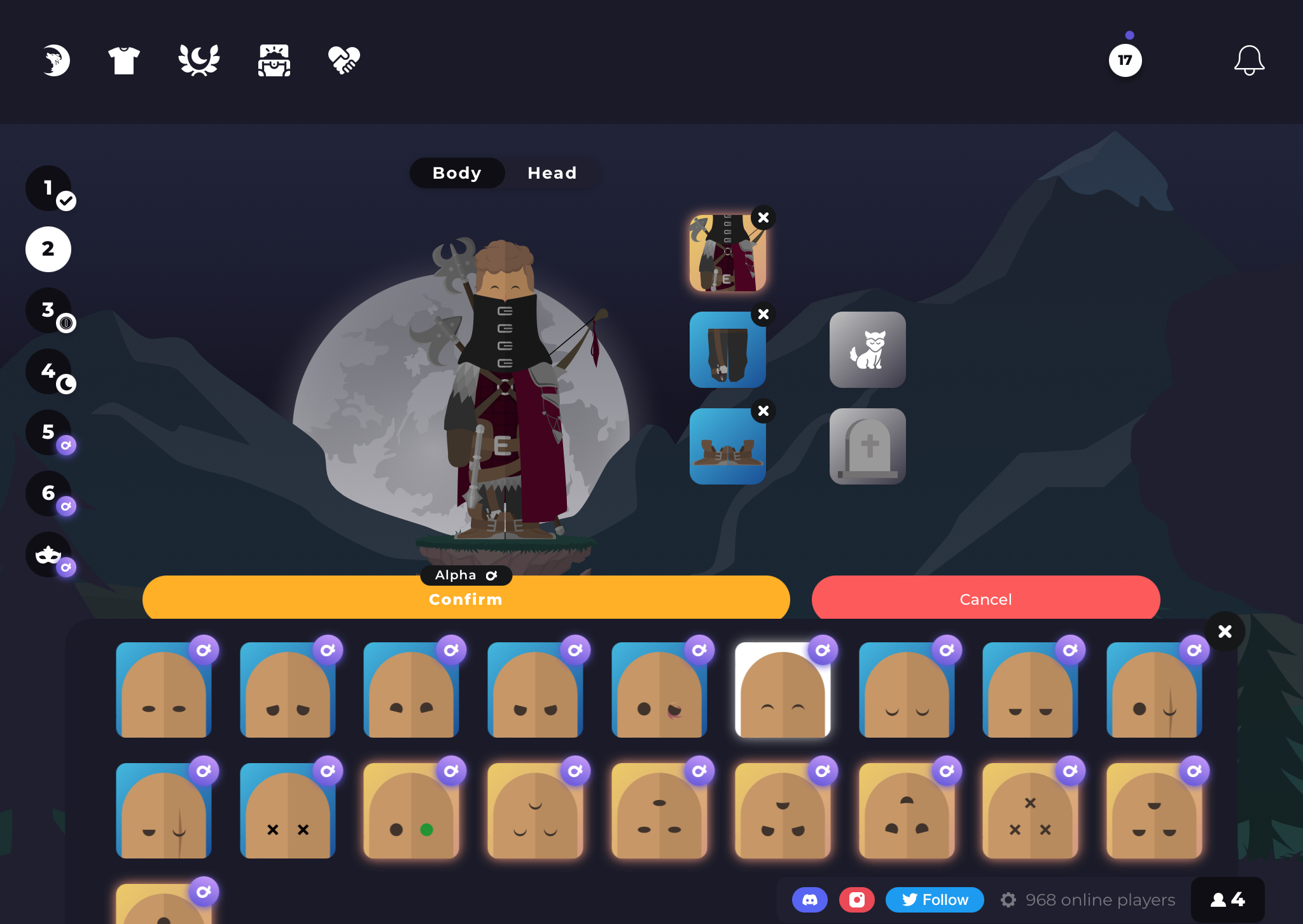
Task: Open the Instagram icon at the bottom
Action: point(857,899)
